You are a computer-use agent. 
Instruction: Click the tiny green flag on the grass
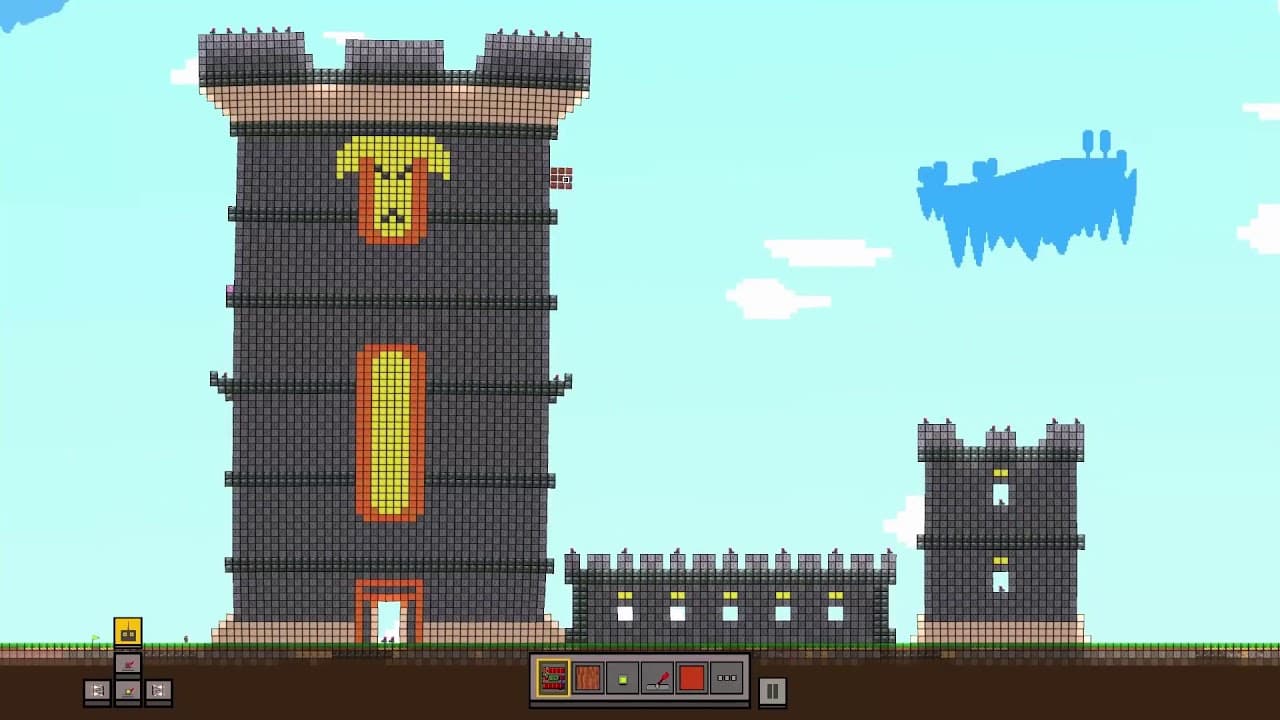point(93,636)
